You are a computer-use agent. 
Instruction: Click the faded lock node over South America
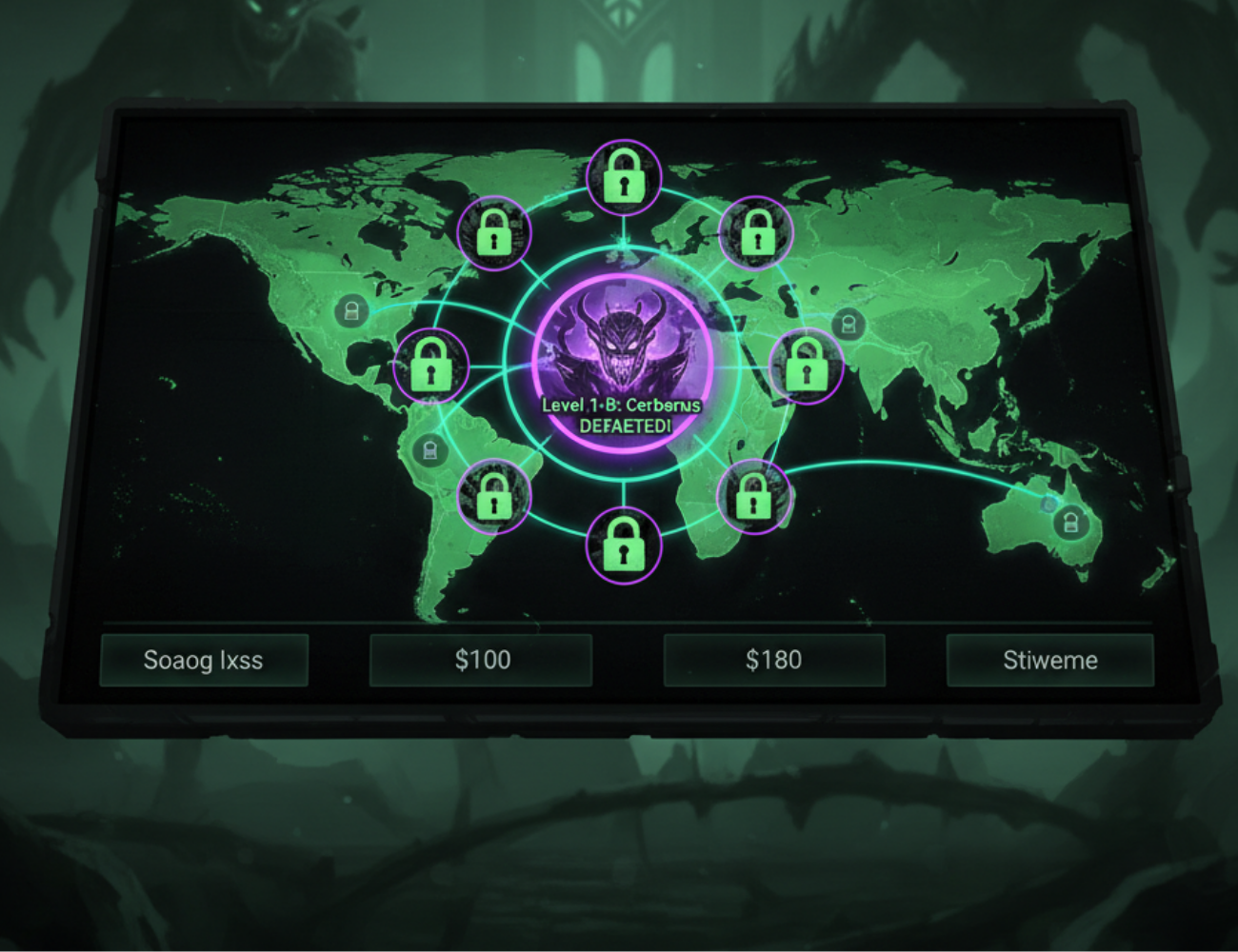[x=433, y=450]
